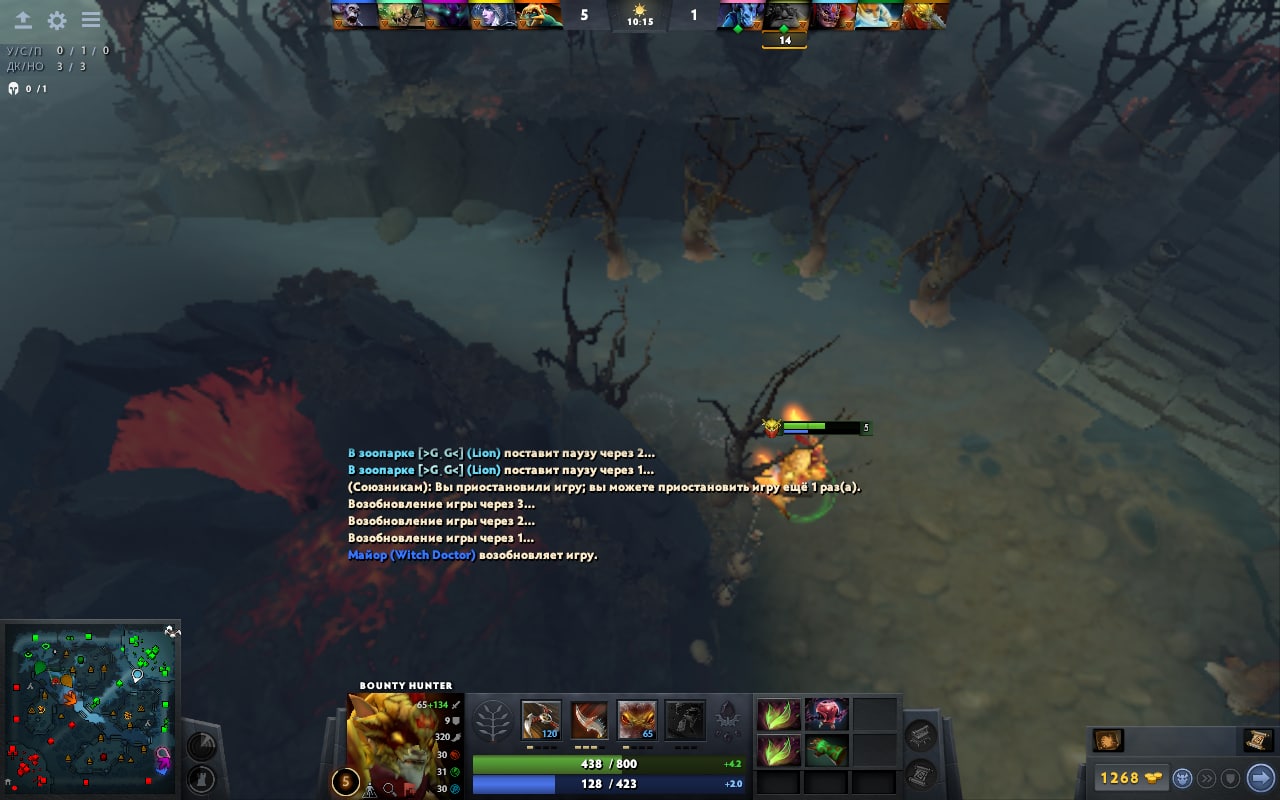Select the green gauntlet item slot
The height and width of the screenshot is (800, 1280).
pos(826,750)
